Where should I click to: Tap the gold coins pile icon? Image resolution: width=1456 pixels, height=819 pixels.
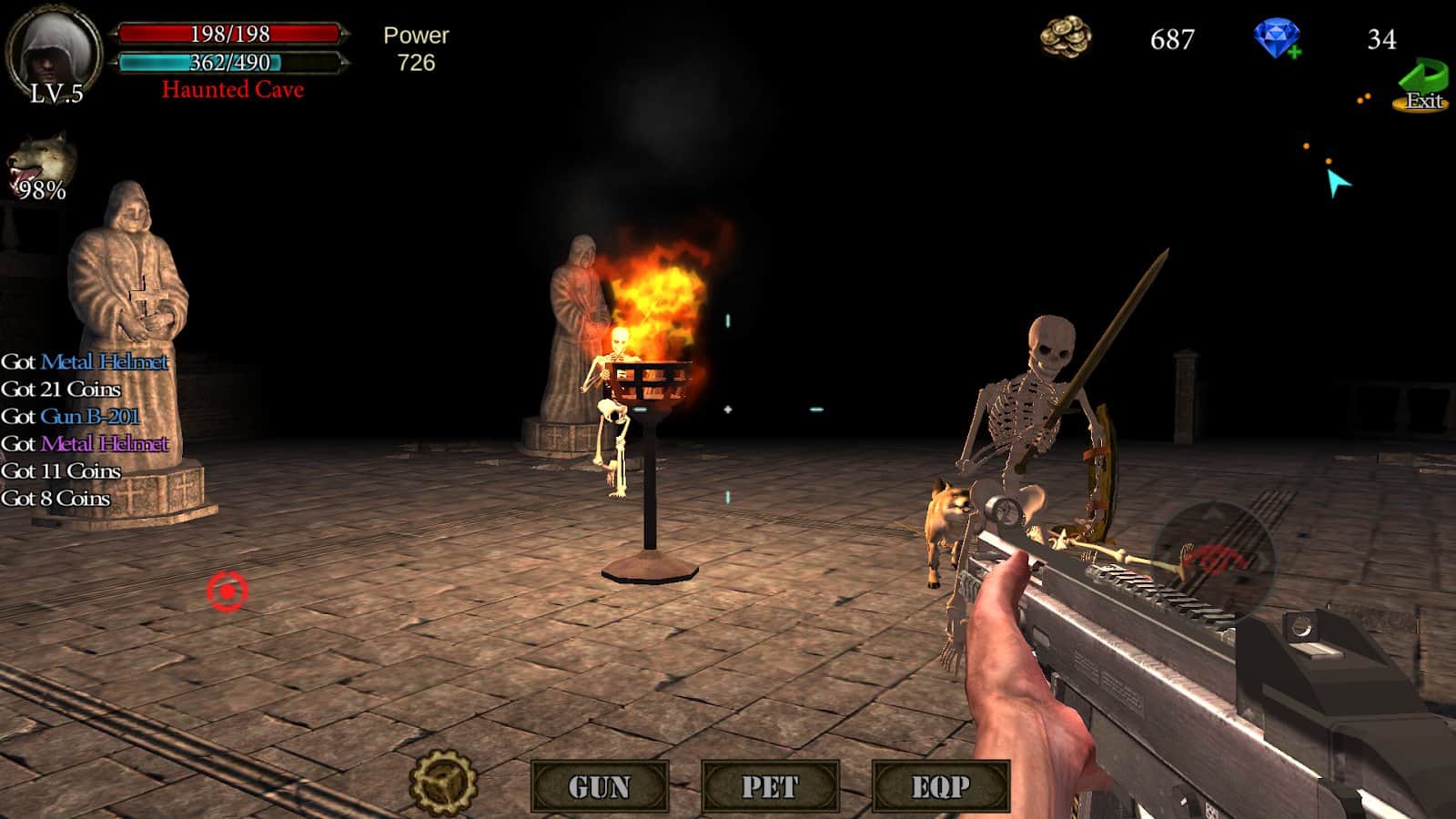(x=1066, y=38)
